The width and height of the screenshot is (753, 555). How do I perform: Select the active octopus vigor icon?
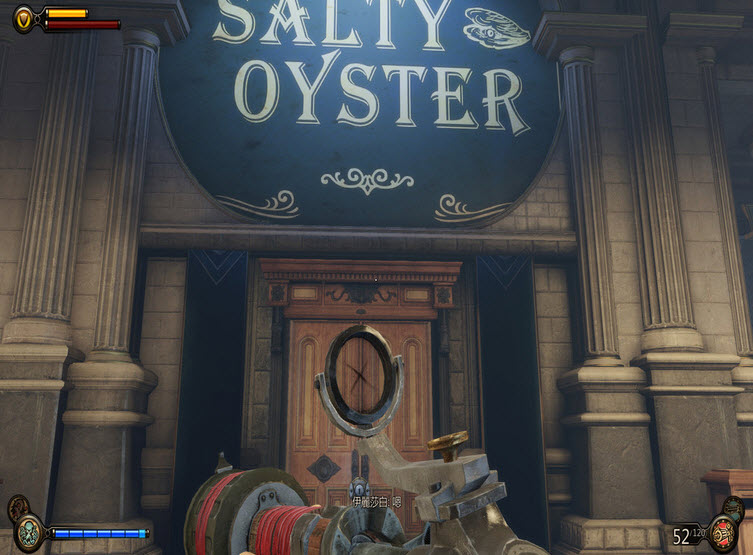[x=30, y=530]
